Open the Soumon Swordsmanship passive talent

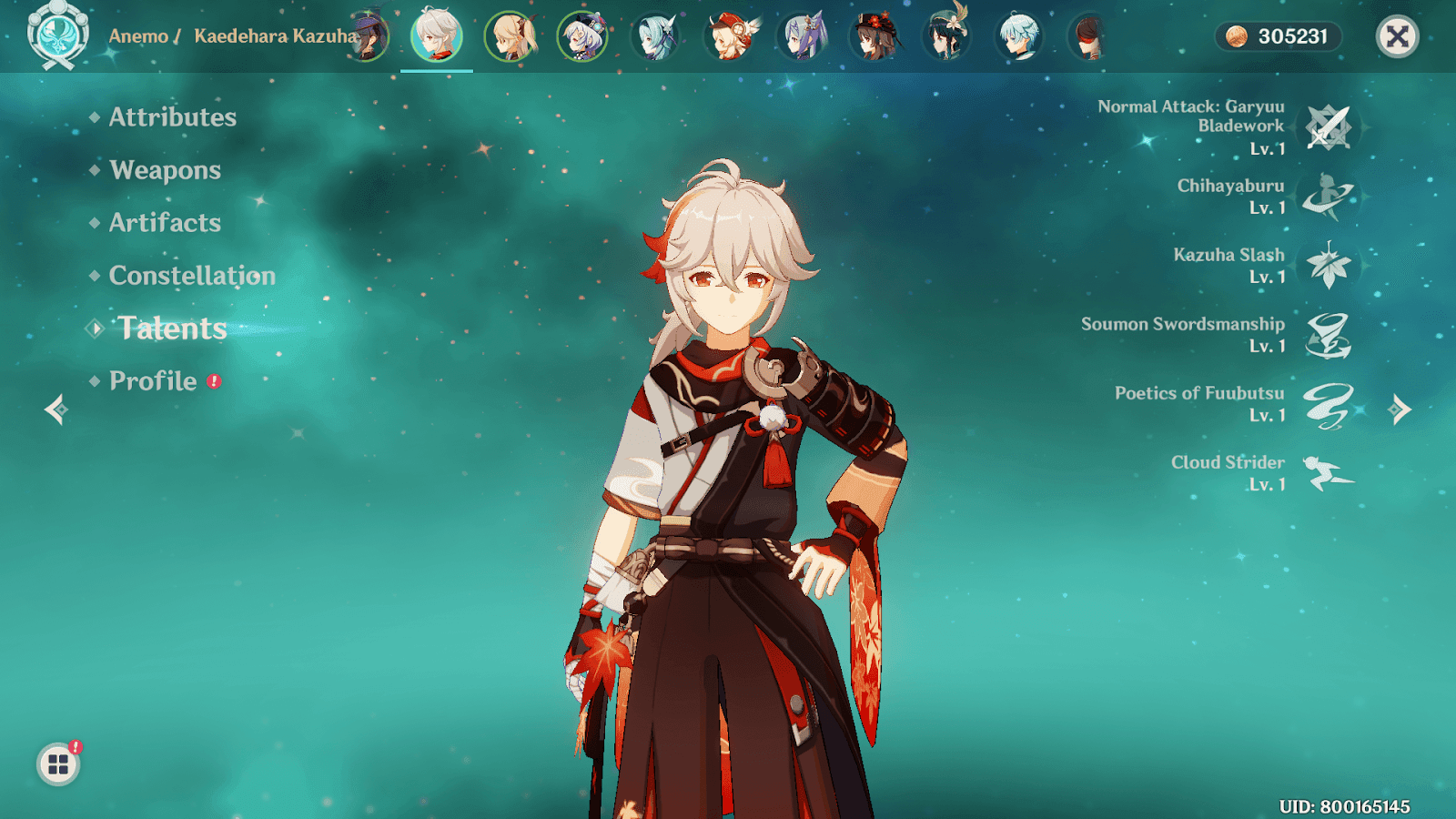point(1328,335)
